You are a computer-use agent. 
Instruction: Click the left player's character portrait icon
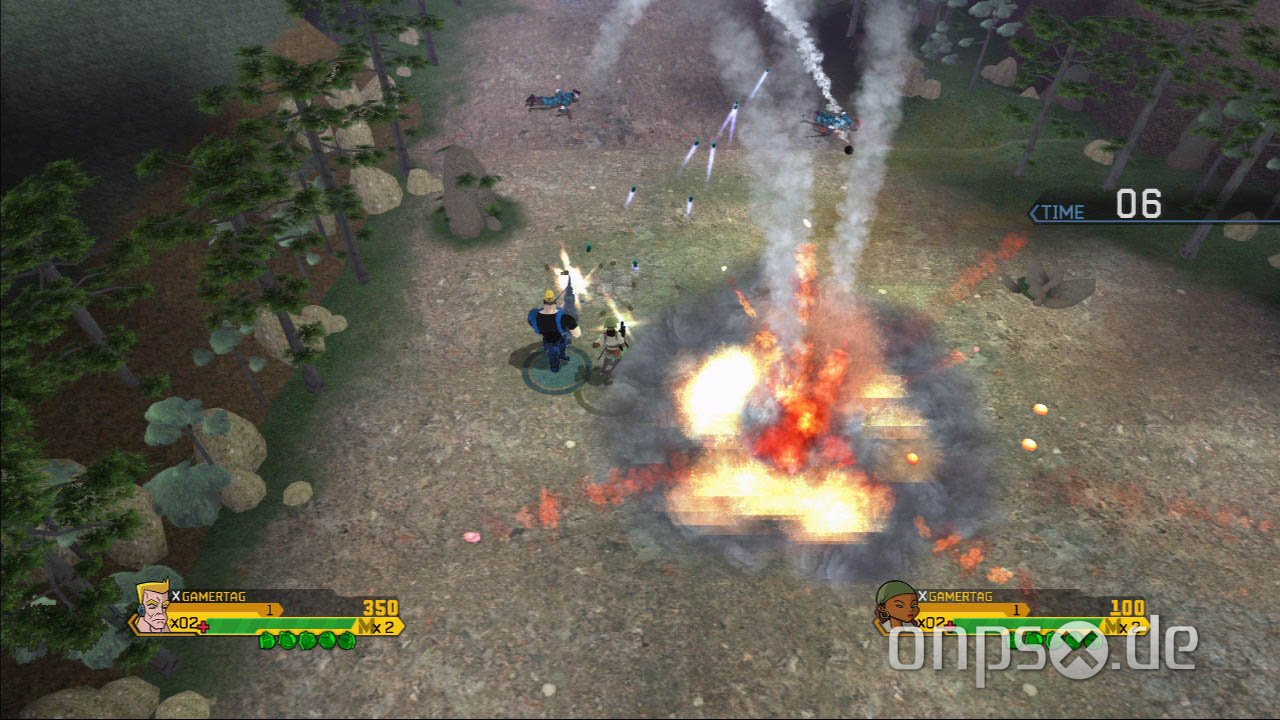152,610
